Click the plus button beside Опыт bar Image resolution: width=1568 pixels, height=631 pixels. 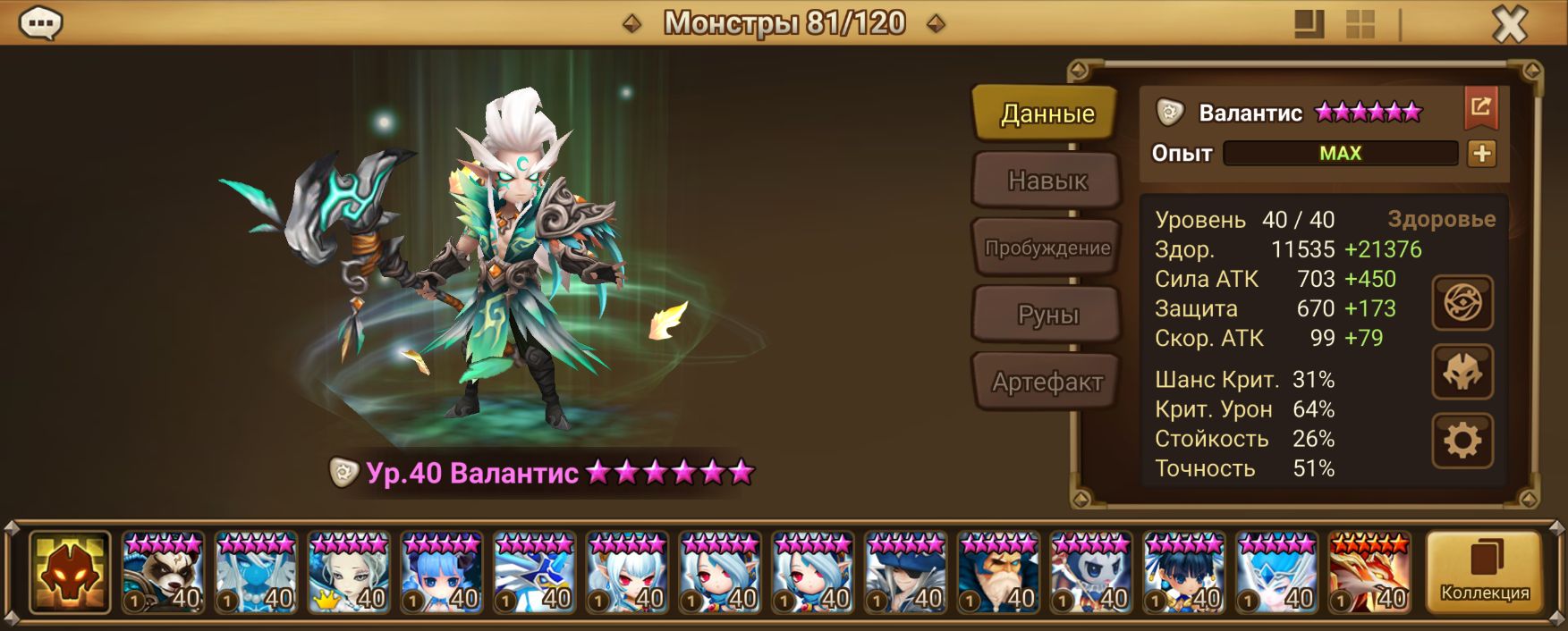coord(1481,154)
